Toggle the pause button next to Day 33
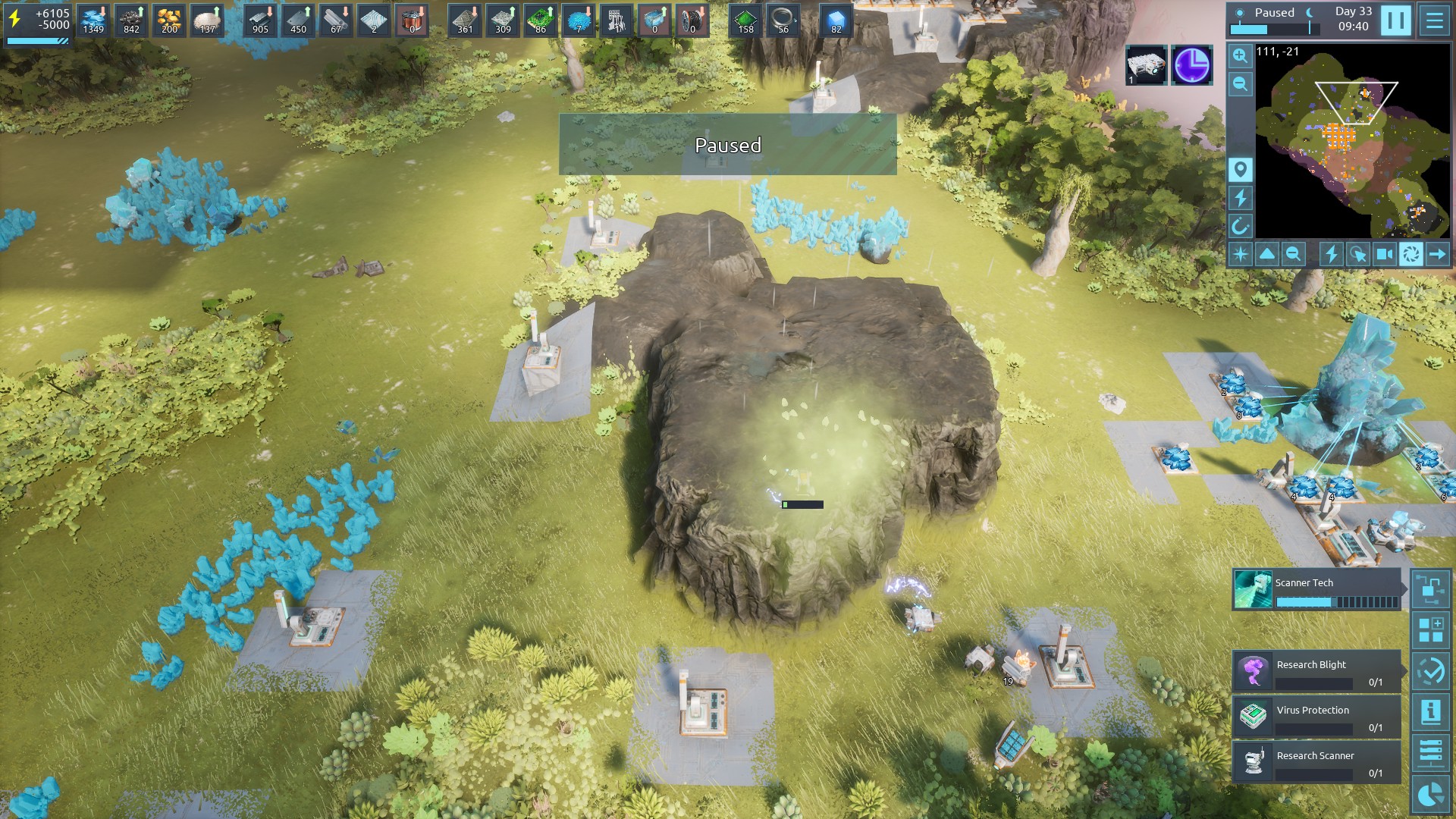1456x819 pixels. click(1395, 20)
